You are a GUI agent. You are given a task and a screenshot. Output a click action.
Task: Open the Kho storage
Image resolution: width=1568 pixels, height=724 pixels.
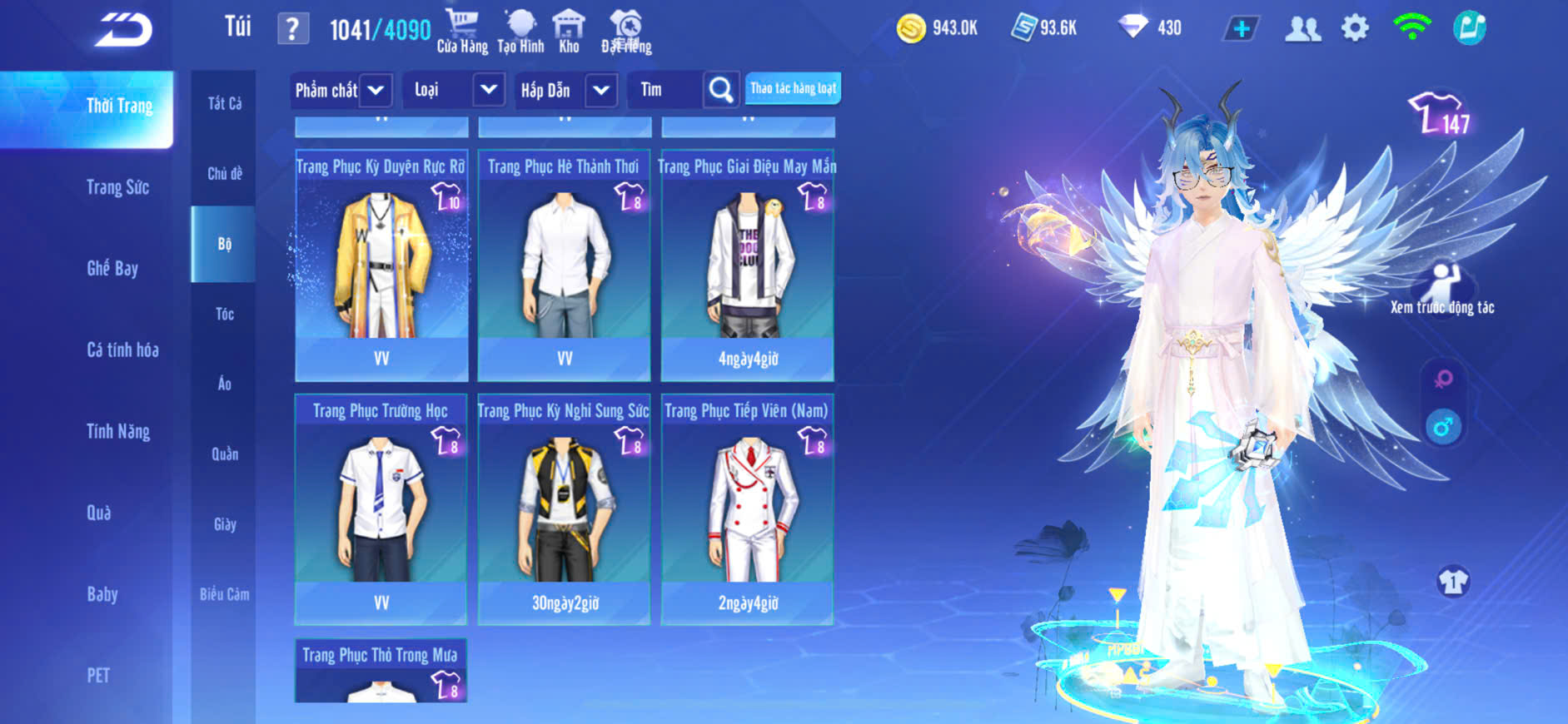tap(569, 32)
